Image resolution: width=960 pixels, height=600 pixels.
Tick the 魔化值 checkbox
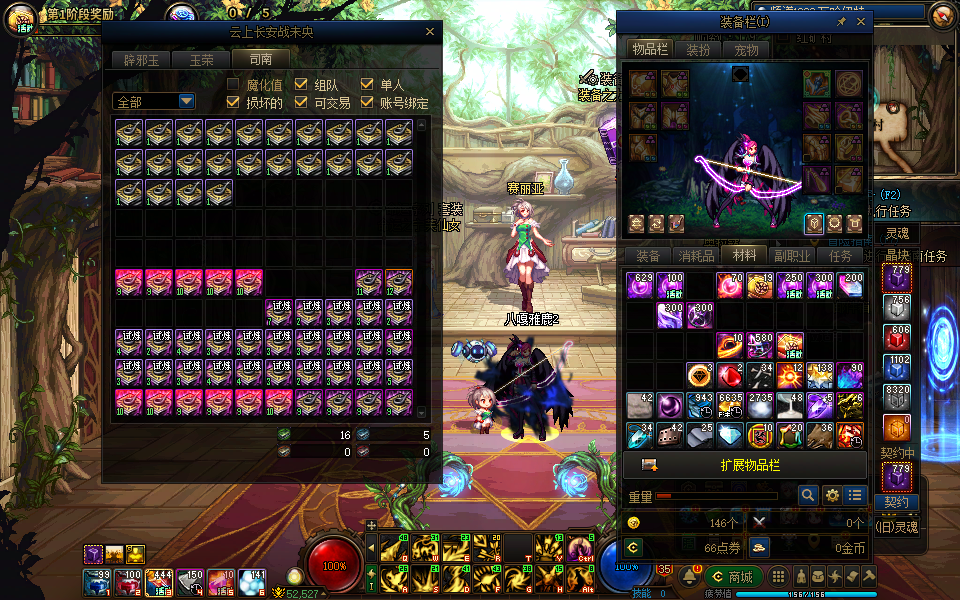[233, 85]
